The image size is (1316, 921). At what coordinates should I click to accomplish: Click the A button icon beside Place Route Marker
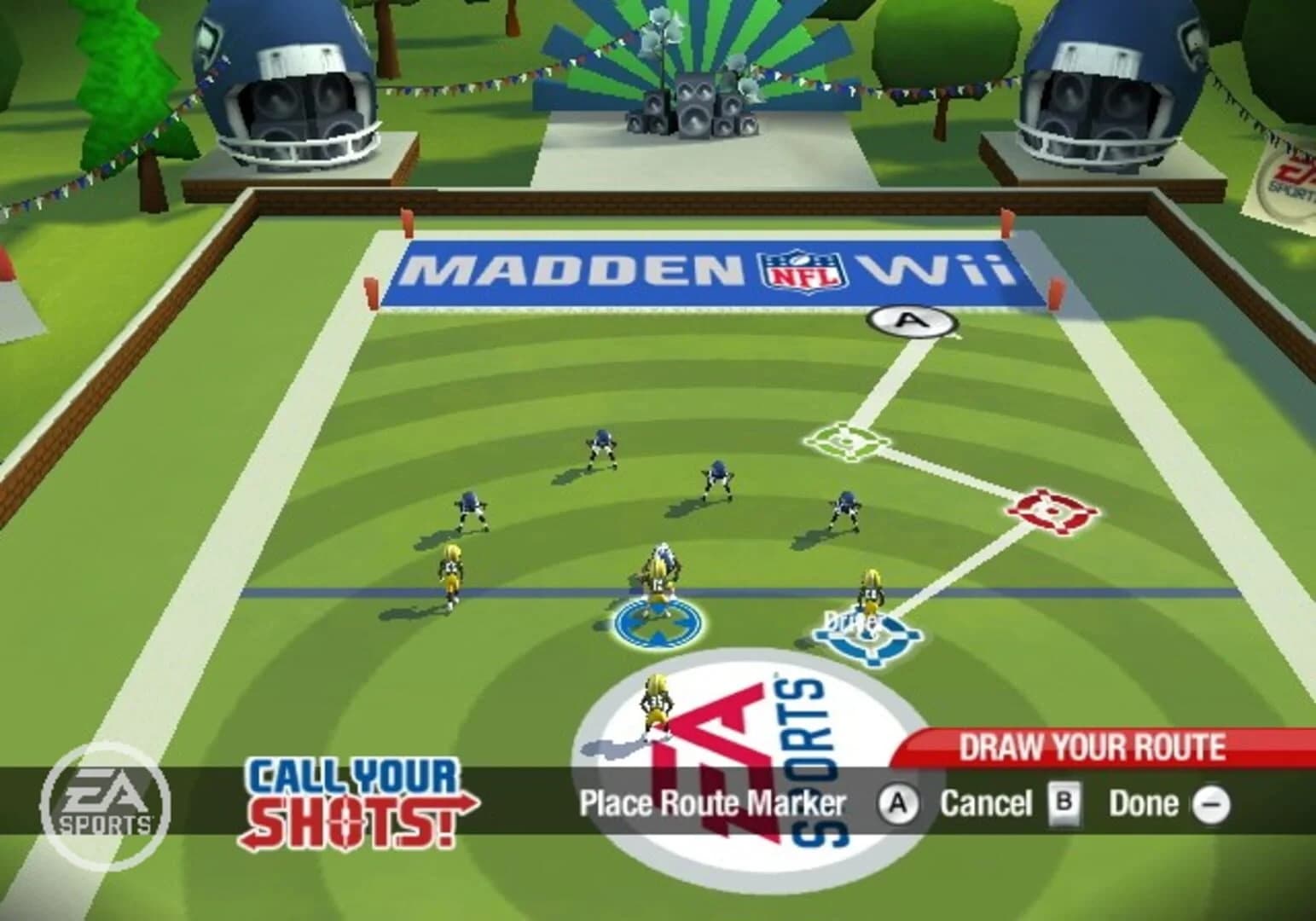pos(898,802)
